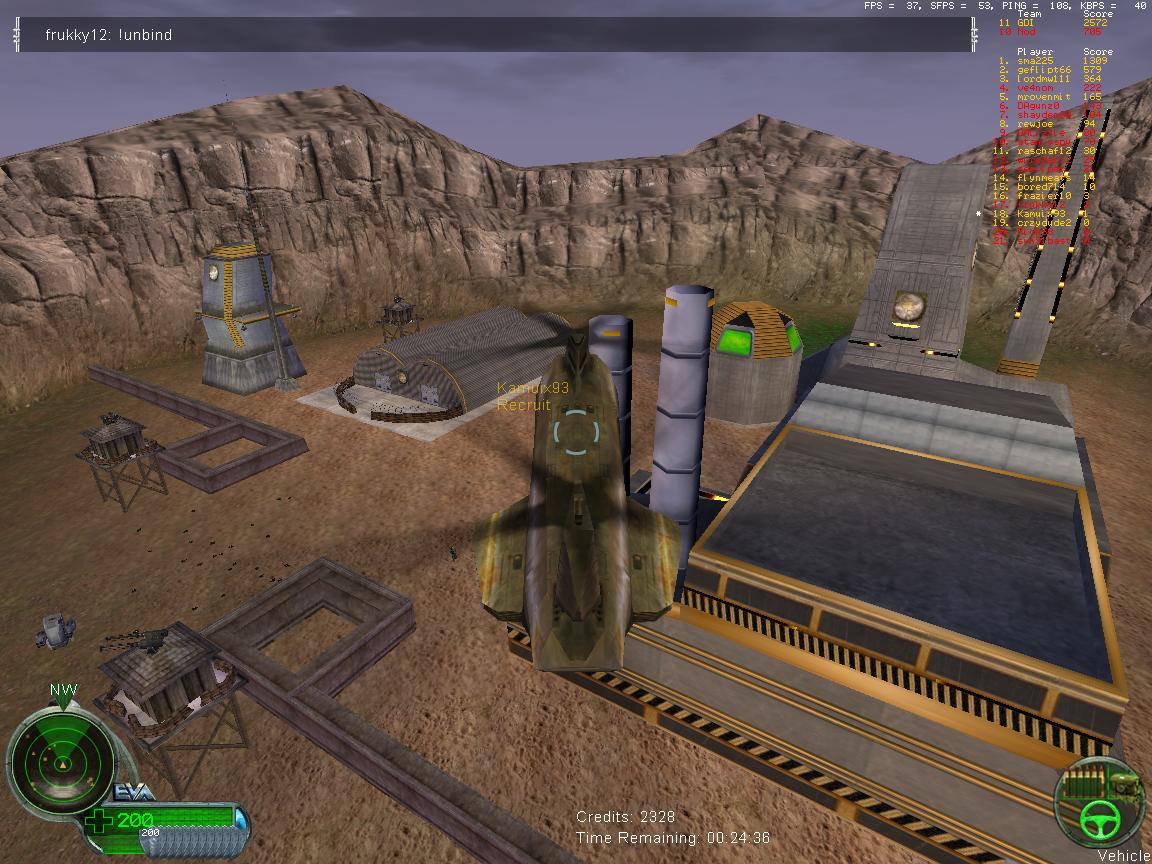Click the NW compass heading marker
Viewport: 1152px width, 864px height.
point(64,692)
